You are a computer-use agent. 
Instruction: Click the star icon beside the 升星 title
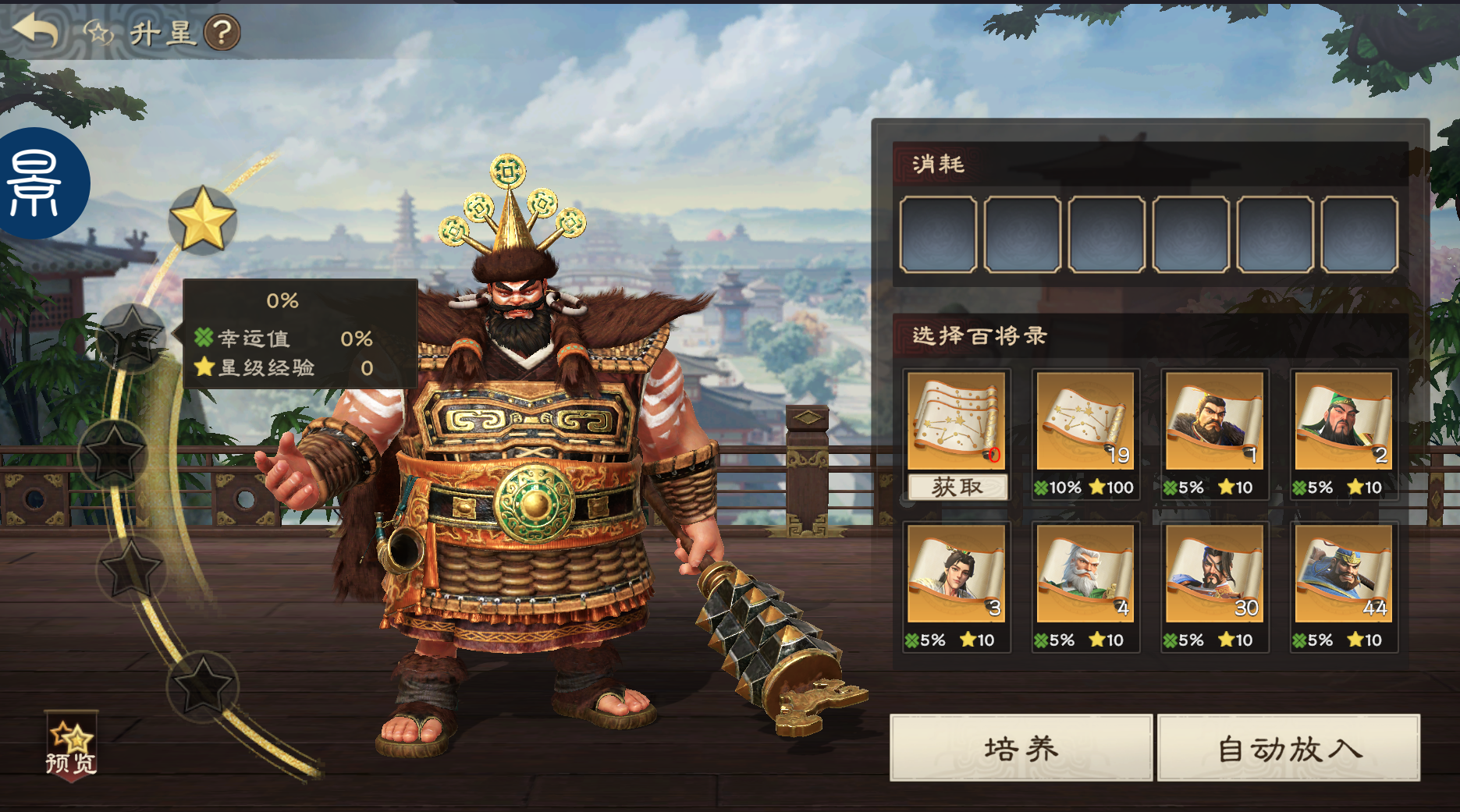(x=97, y=33)
